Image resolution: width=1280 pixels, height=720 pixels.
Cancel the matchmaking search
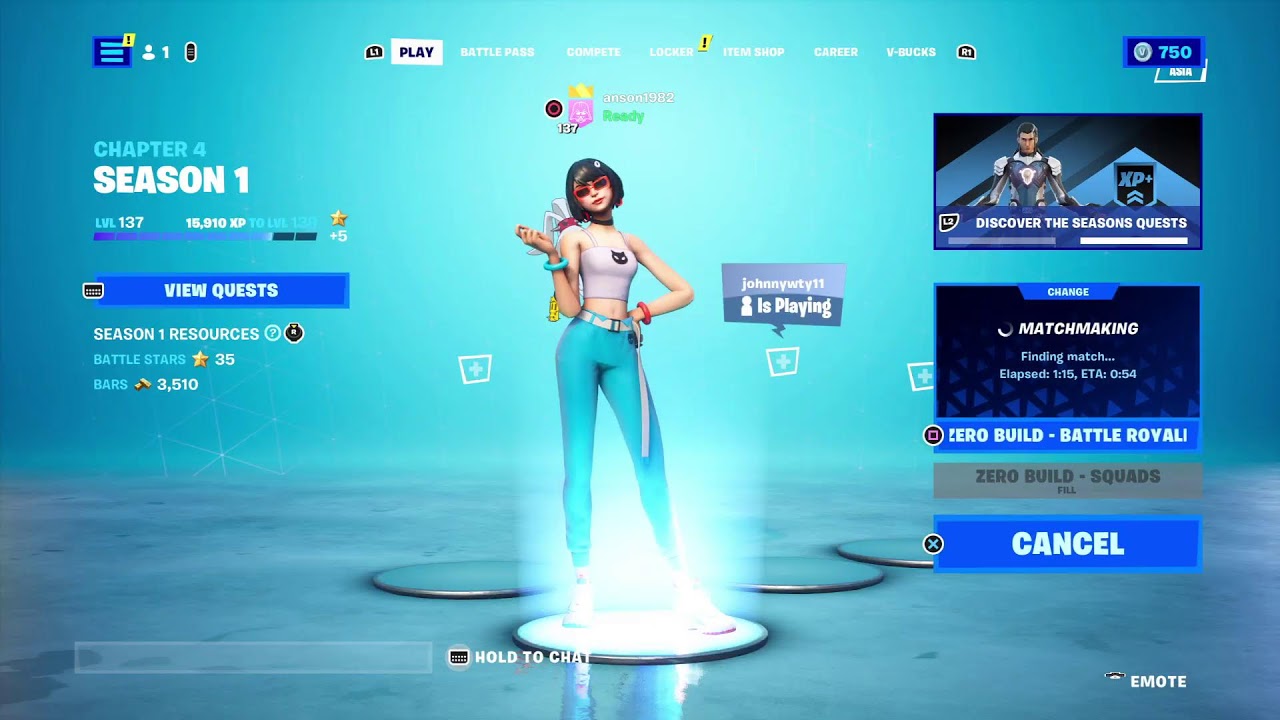tap(1067, 544)
